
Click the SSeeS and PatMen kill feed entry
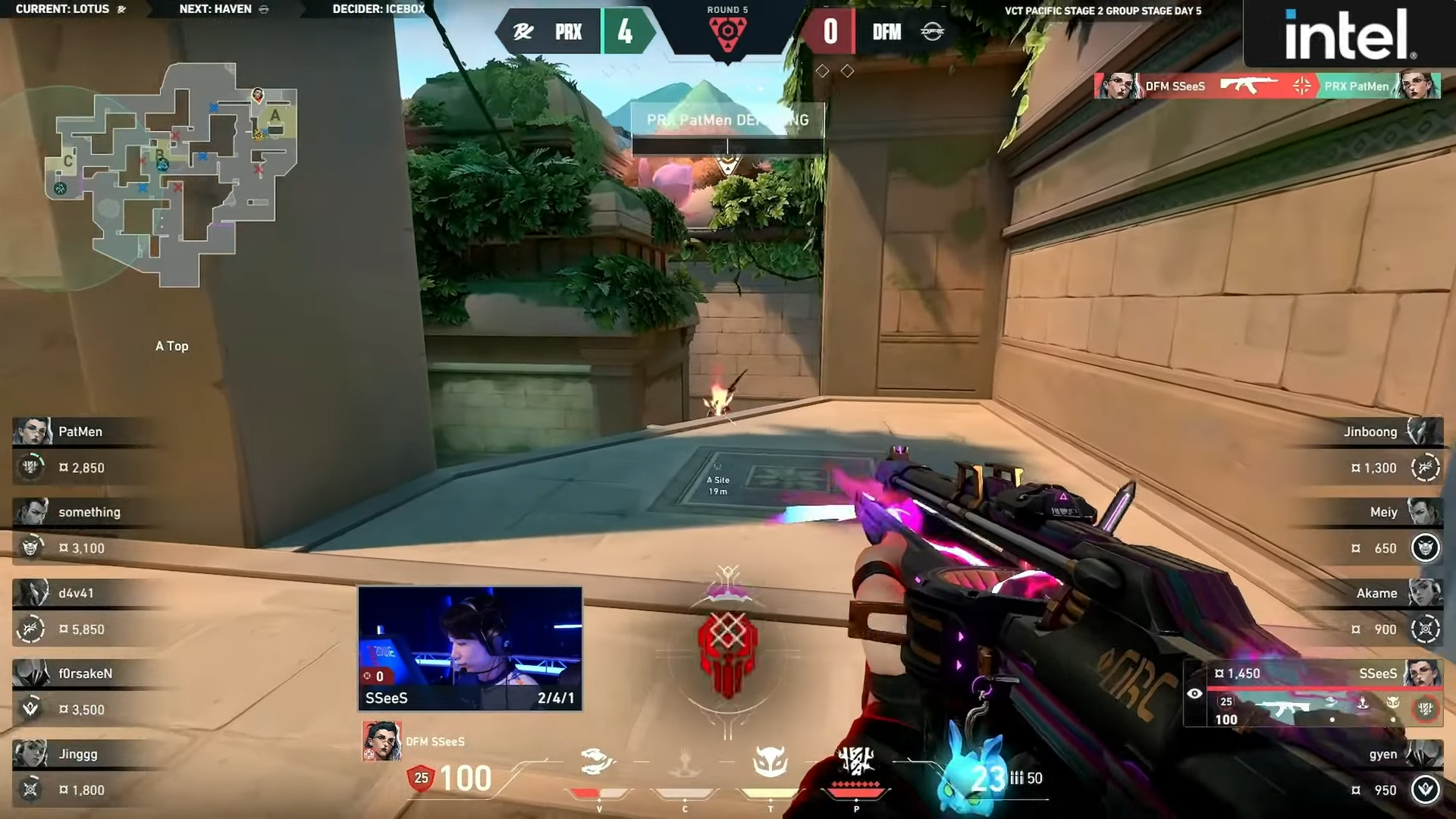tap(1266, 86)
